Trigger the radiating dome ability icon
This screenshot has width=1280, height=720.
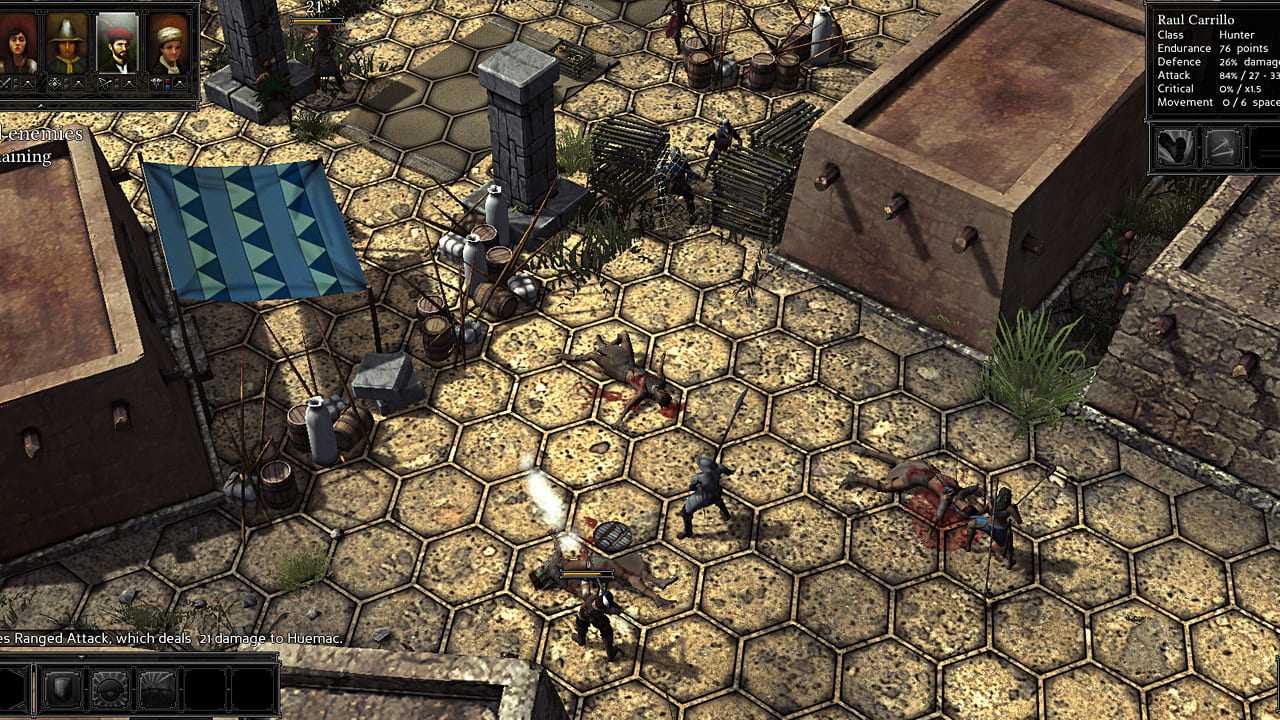(x=158, y=689)
